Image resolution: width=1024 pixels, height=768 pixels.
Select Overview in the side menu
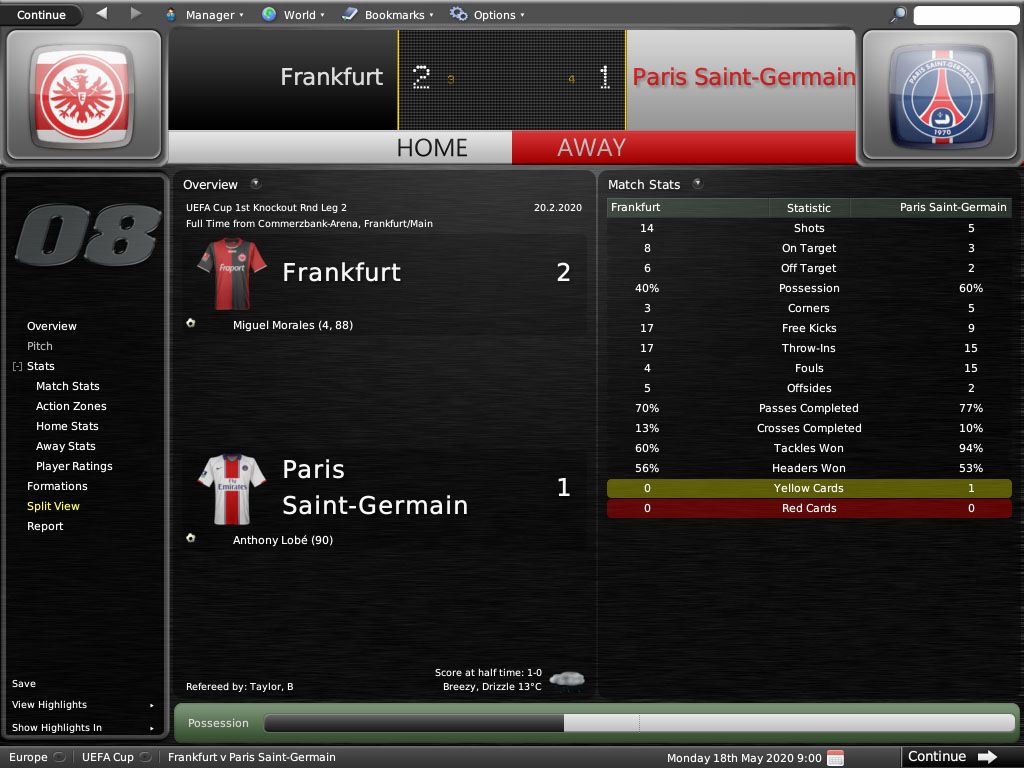(52, 326)
